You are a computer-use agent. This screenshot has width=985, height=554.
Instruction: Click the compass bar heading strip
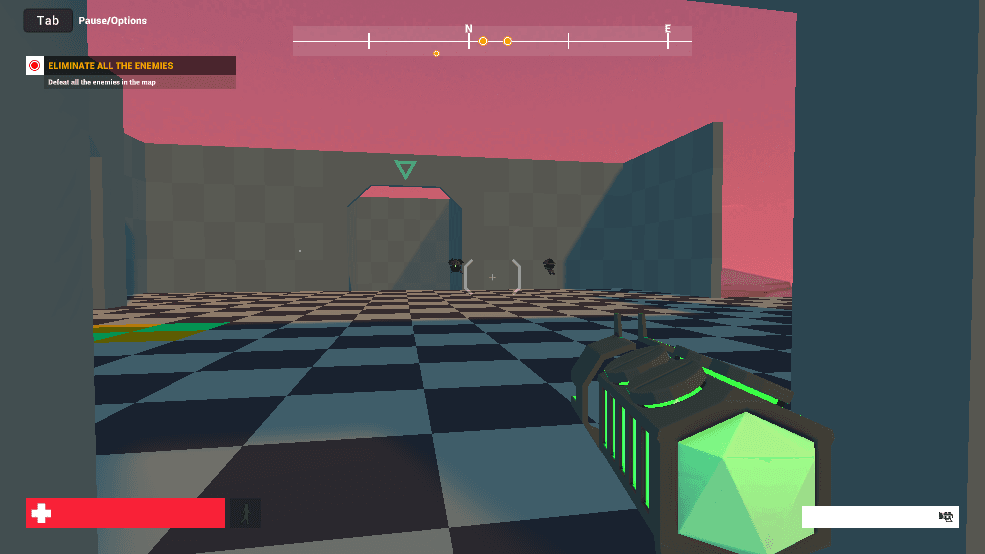pyautogui.click(x=491, y=41)
